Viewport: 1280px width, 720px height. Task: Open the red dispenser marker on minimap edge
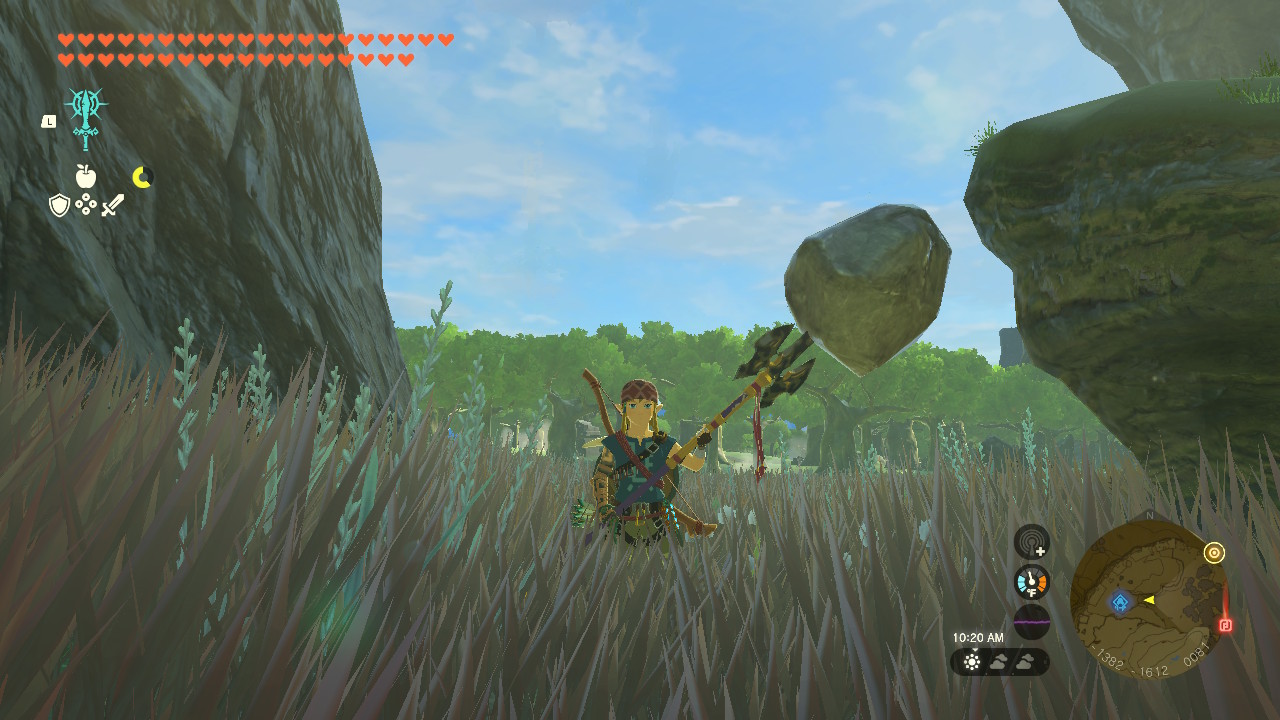1225,623
